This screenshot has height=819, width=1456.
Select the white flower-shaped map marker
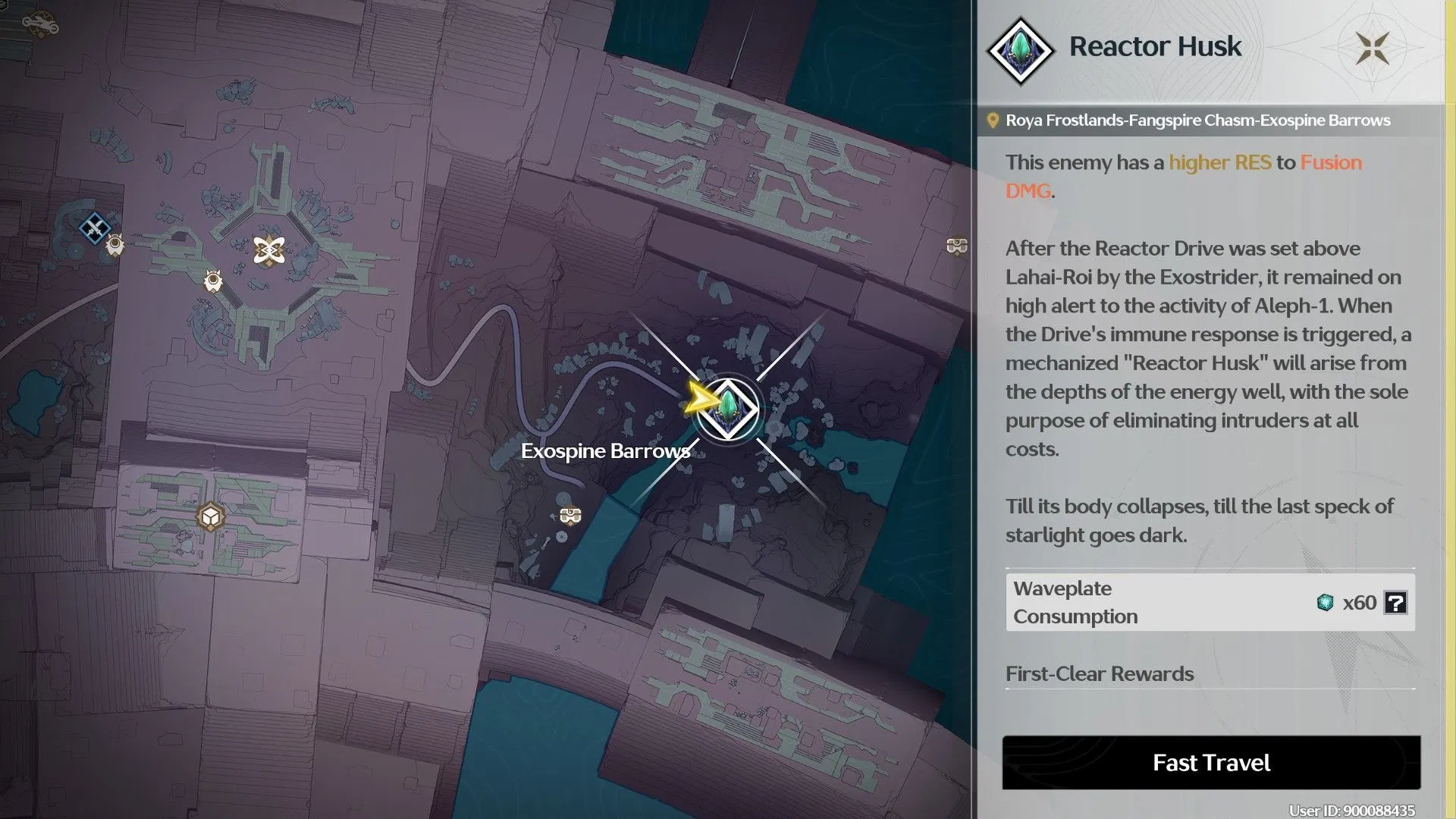269,250
